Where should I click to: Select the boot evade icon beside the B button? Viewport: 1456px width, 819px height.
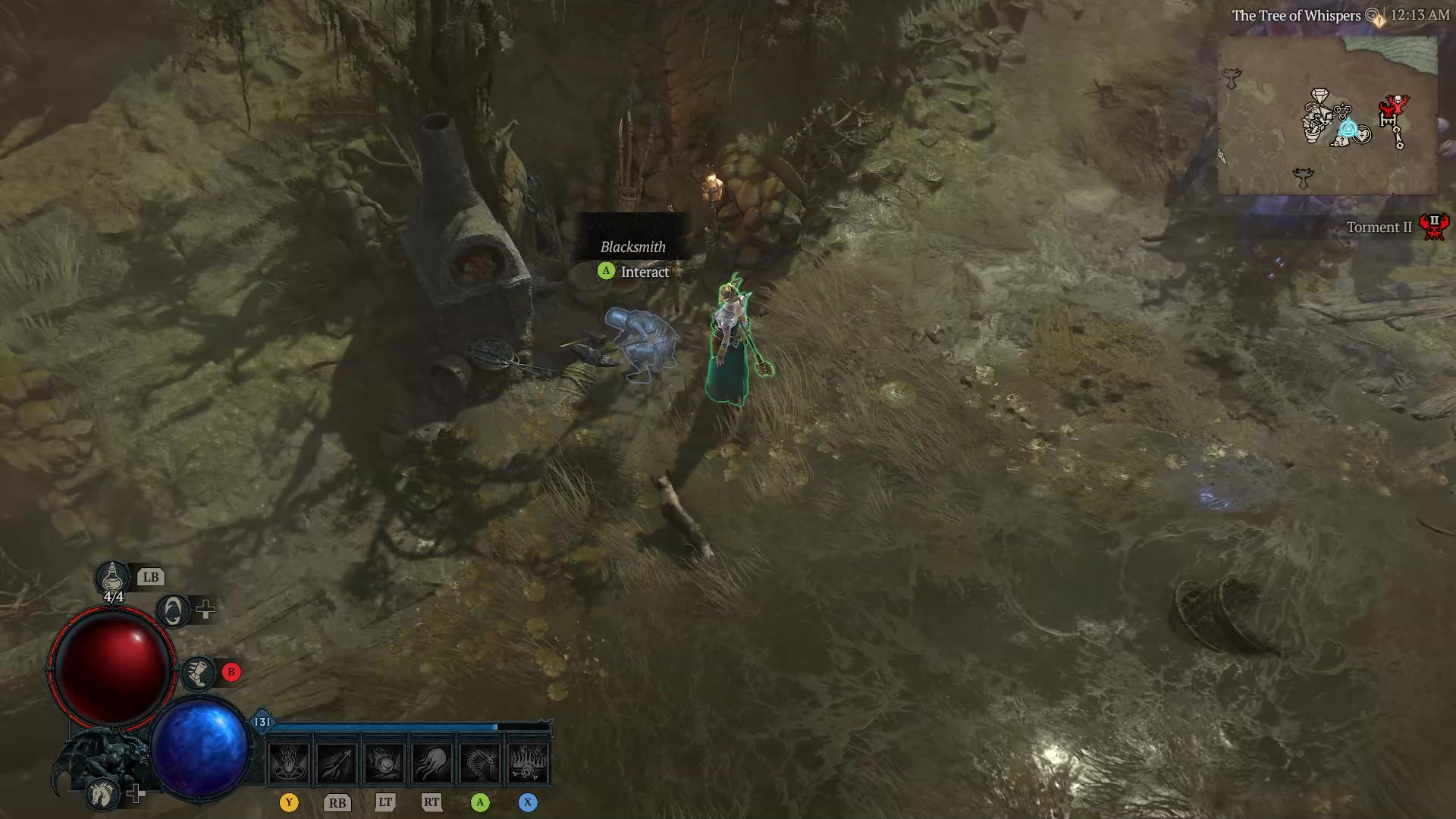198,673
